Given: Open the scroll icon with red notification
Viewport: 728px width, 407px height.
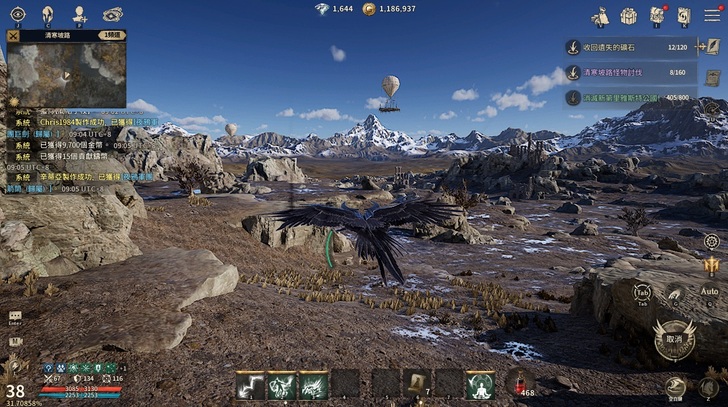Looking at the screenshot, I should [x=656, y=16].
